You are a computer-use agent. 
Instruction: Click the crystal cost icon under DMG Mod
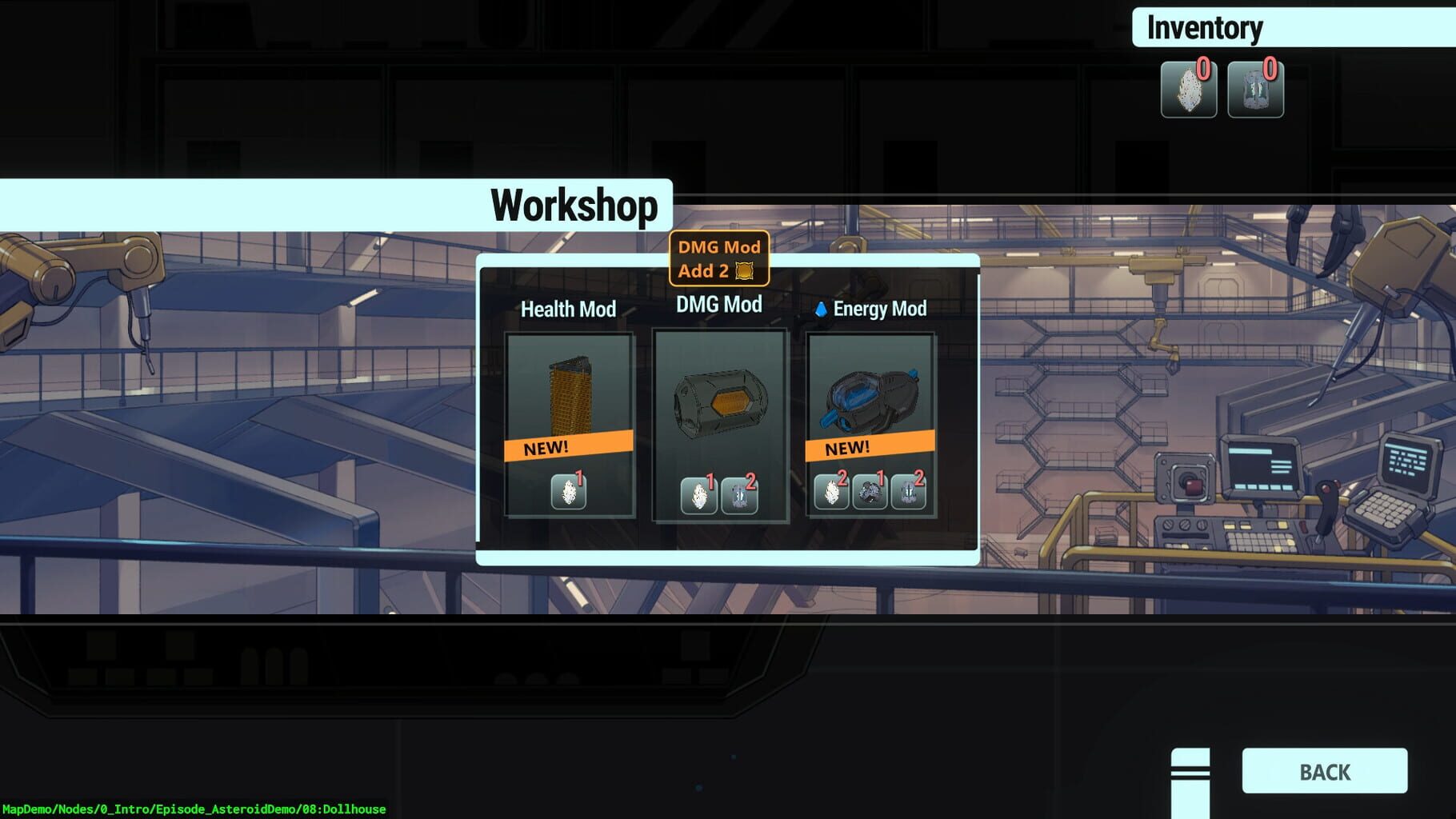(700, 496)
